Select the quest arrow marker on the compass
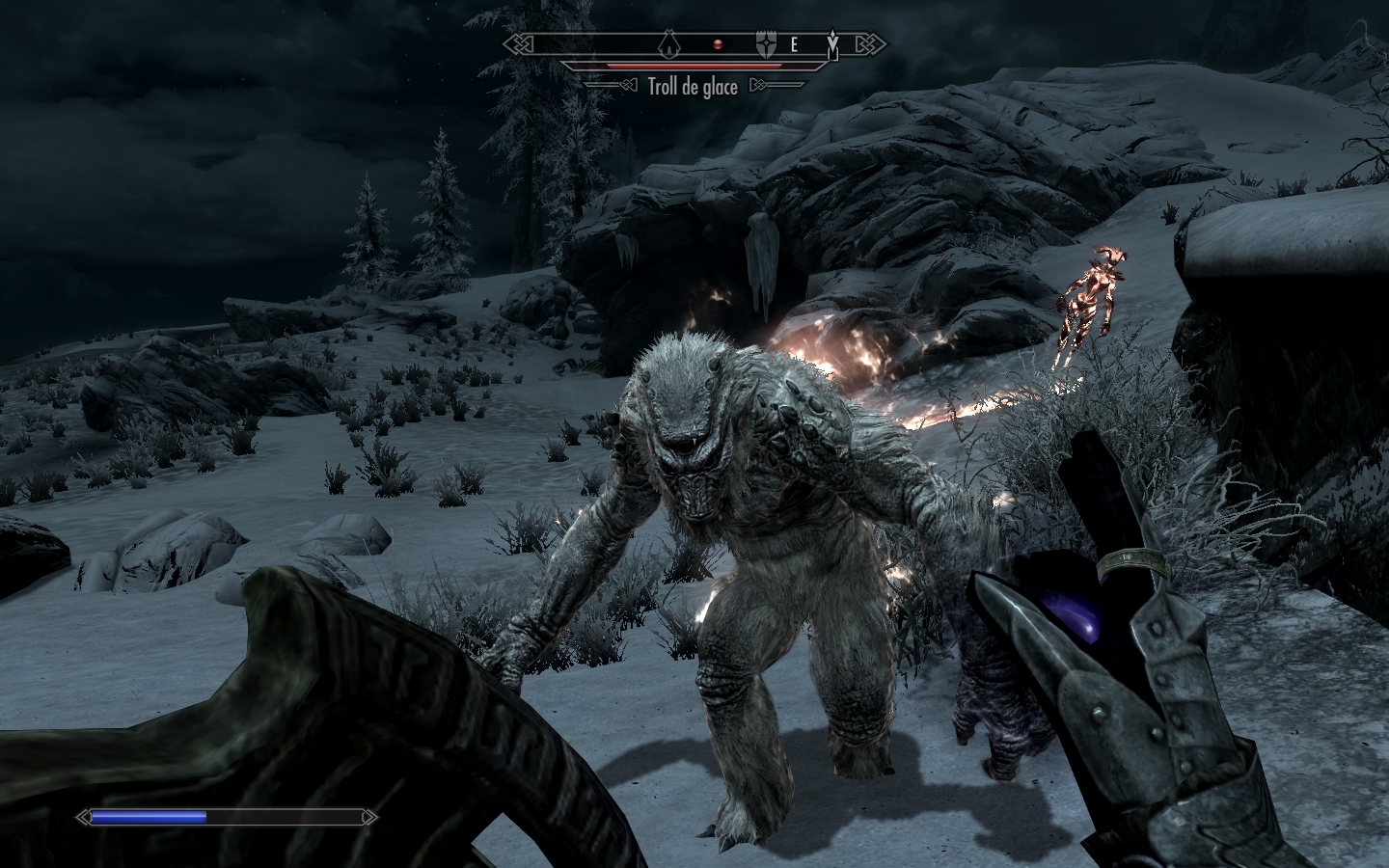This screenshot has height=868, width=1389. tap(832, 43)
